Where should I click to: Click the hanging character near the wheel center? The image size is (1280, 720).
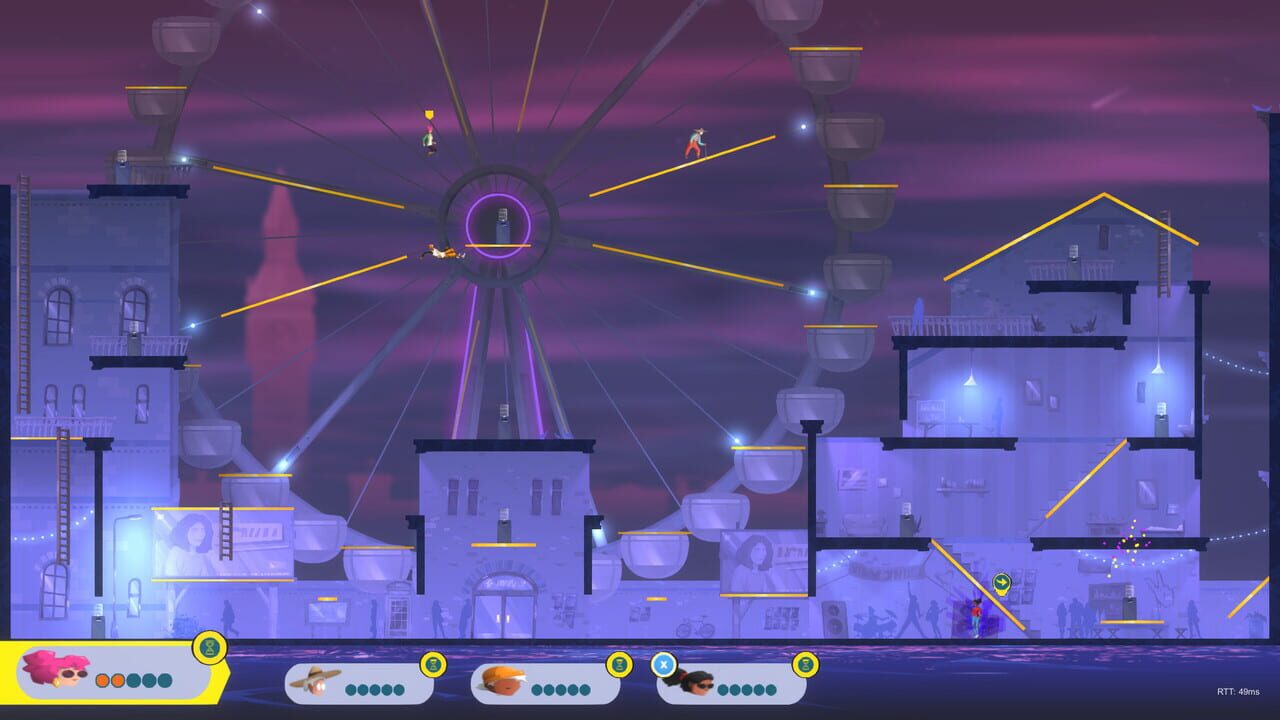pos(440,253)
